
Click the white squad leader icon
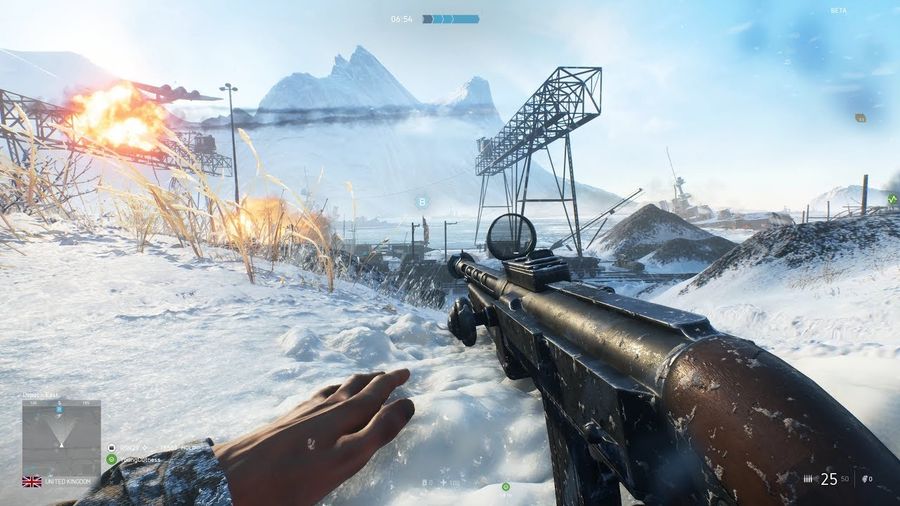(x=111, y=447)
